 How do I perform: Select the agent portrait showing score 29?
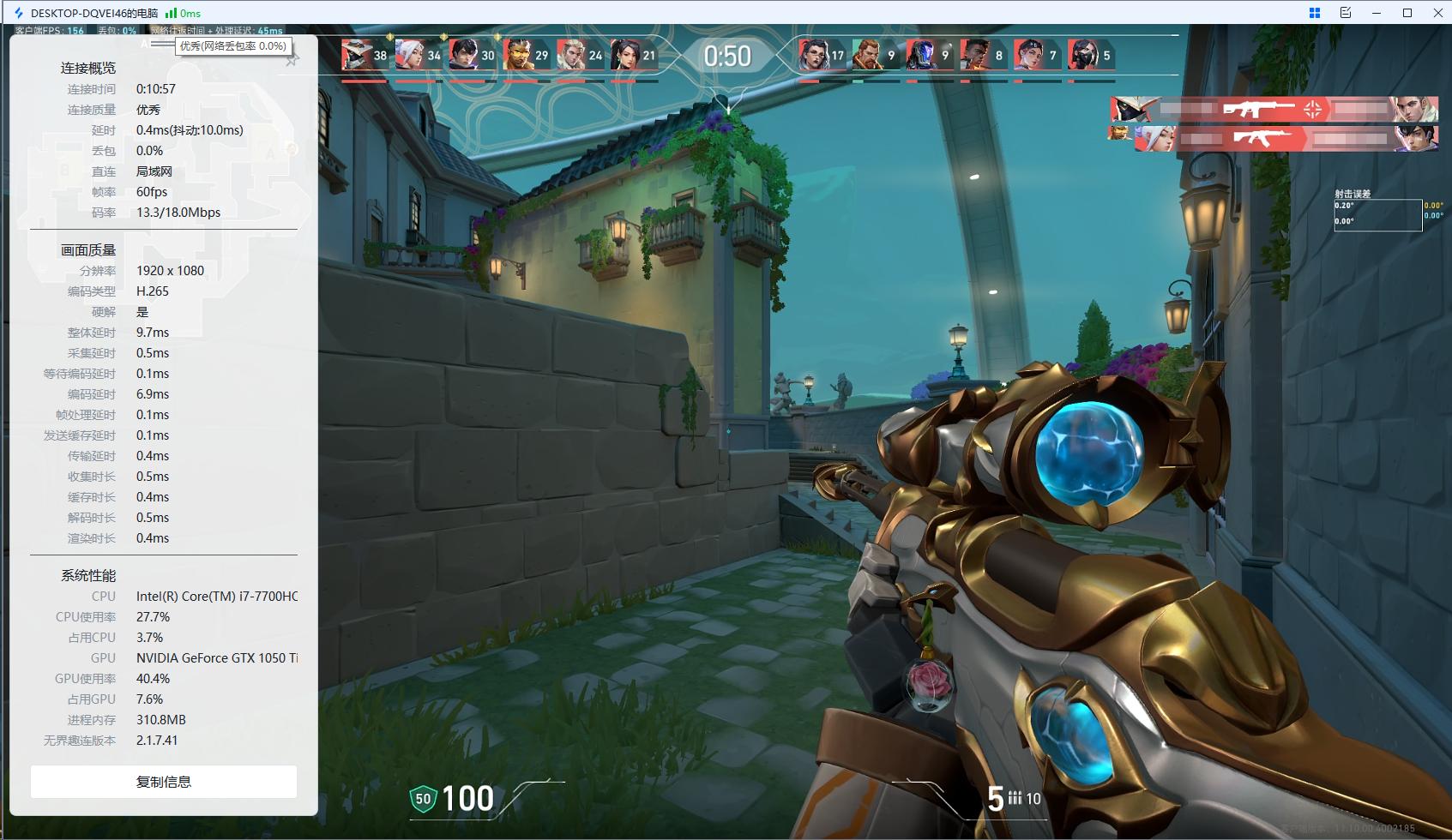(x=518, y=55)
